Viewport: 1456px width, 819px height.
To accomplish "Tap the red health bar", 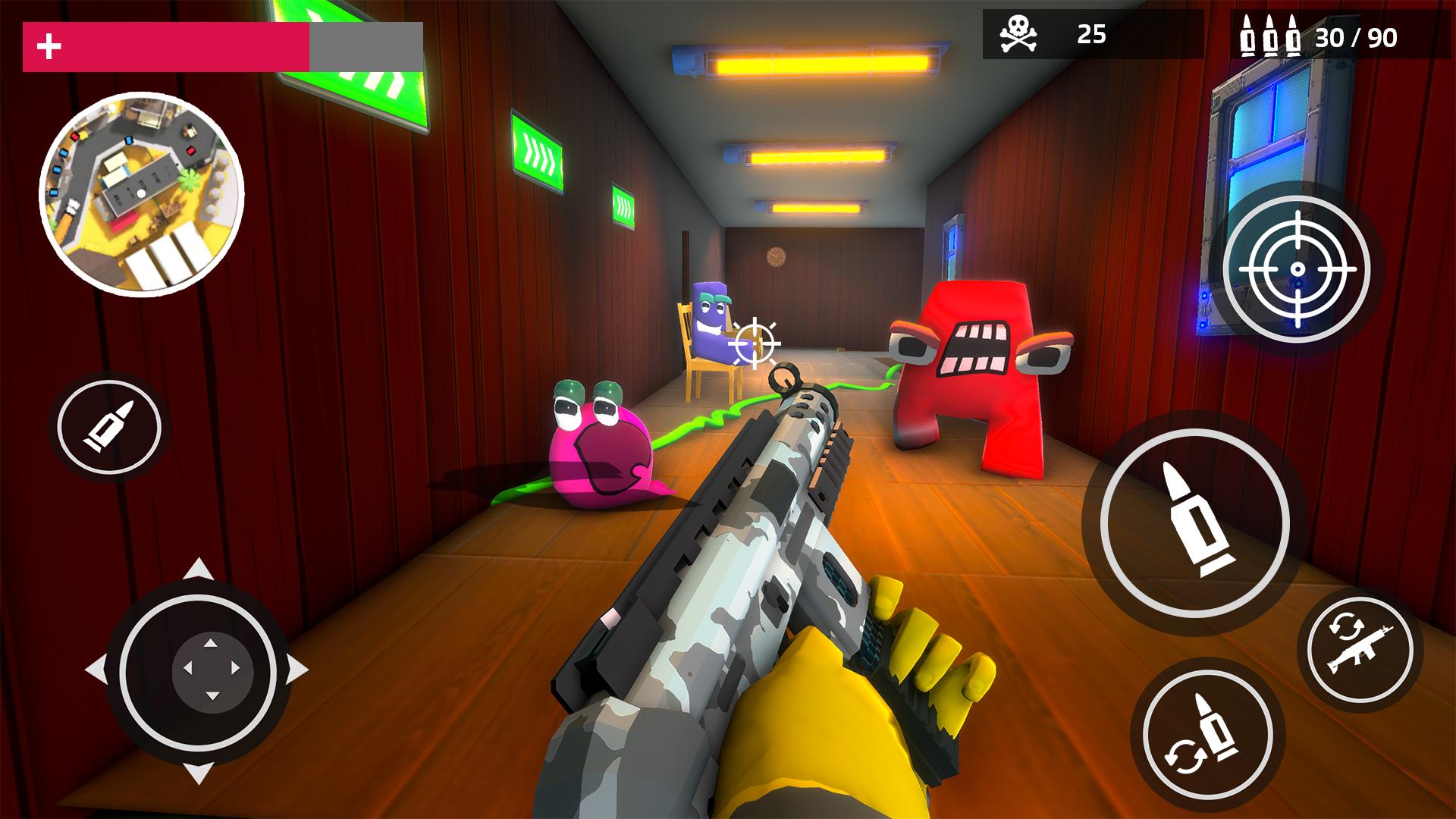I will 167,45.
